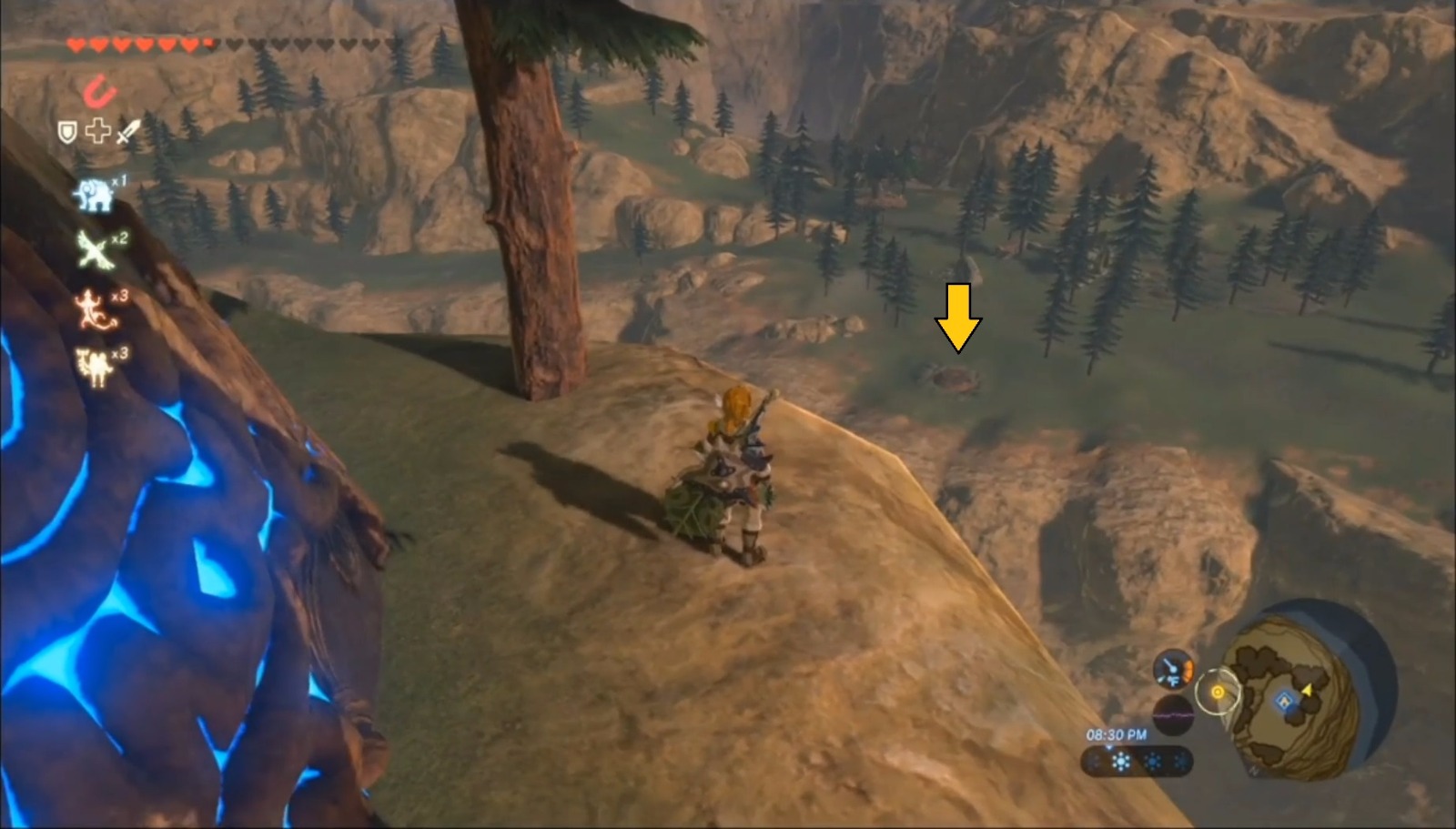Click the yellow player arrow on the minimap
Viewport: 1456px width, 829px height.
coord(1308,691)
